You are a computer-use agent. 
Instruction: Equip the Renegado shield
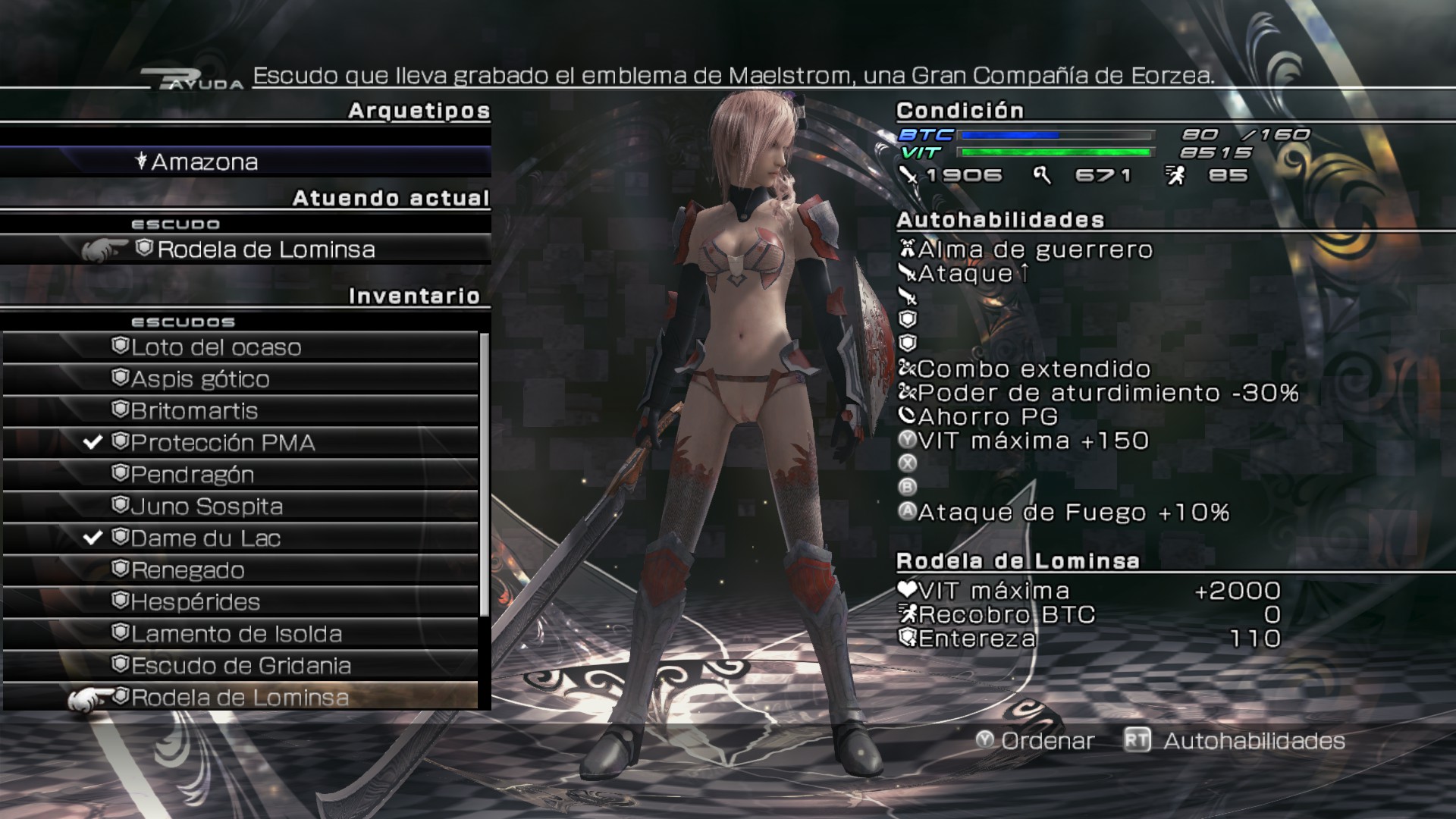[188, 570]
